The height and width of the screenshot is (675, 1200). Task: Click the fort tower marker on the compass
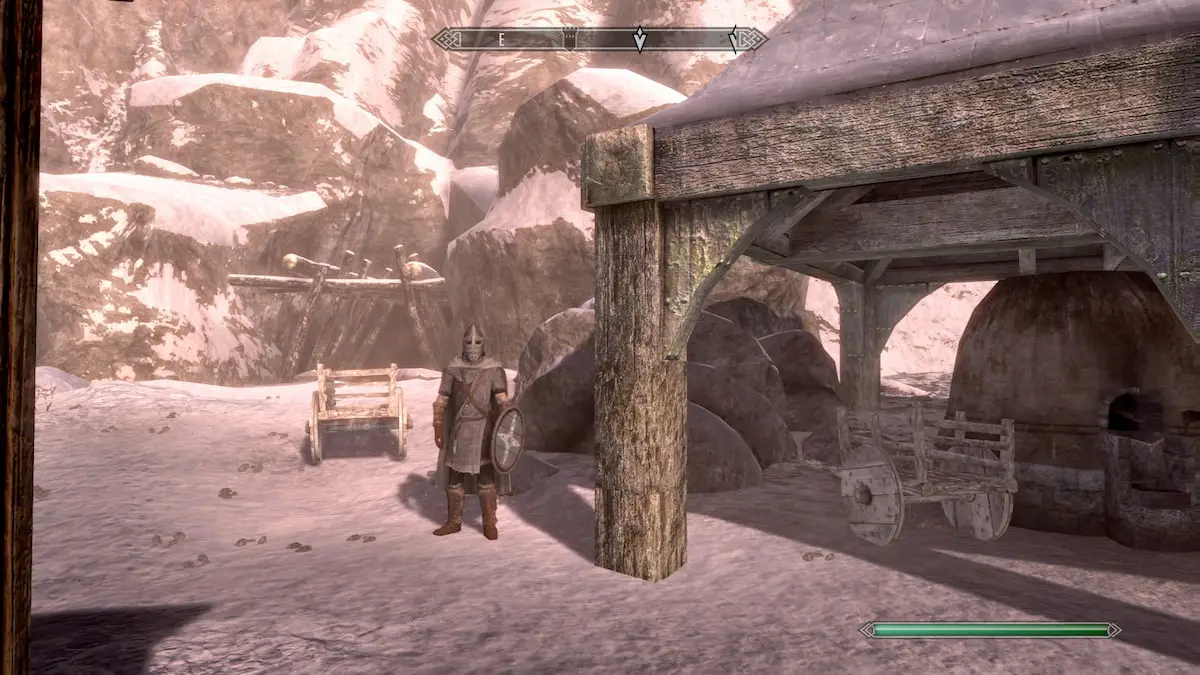point(570,40)
